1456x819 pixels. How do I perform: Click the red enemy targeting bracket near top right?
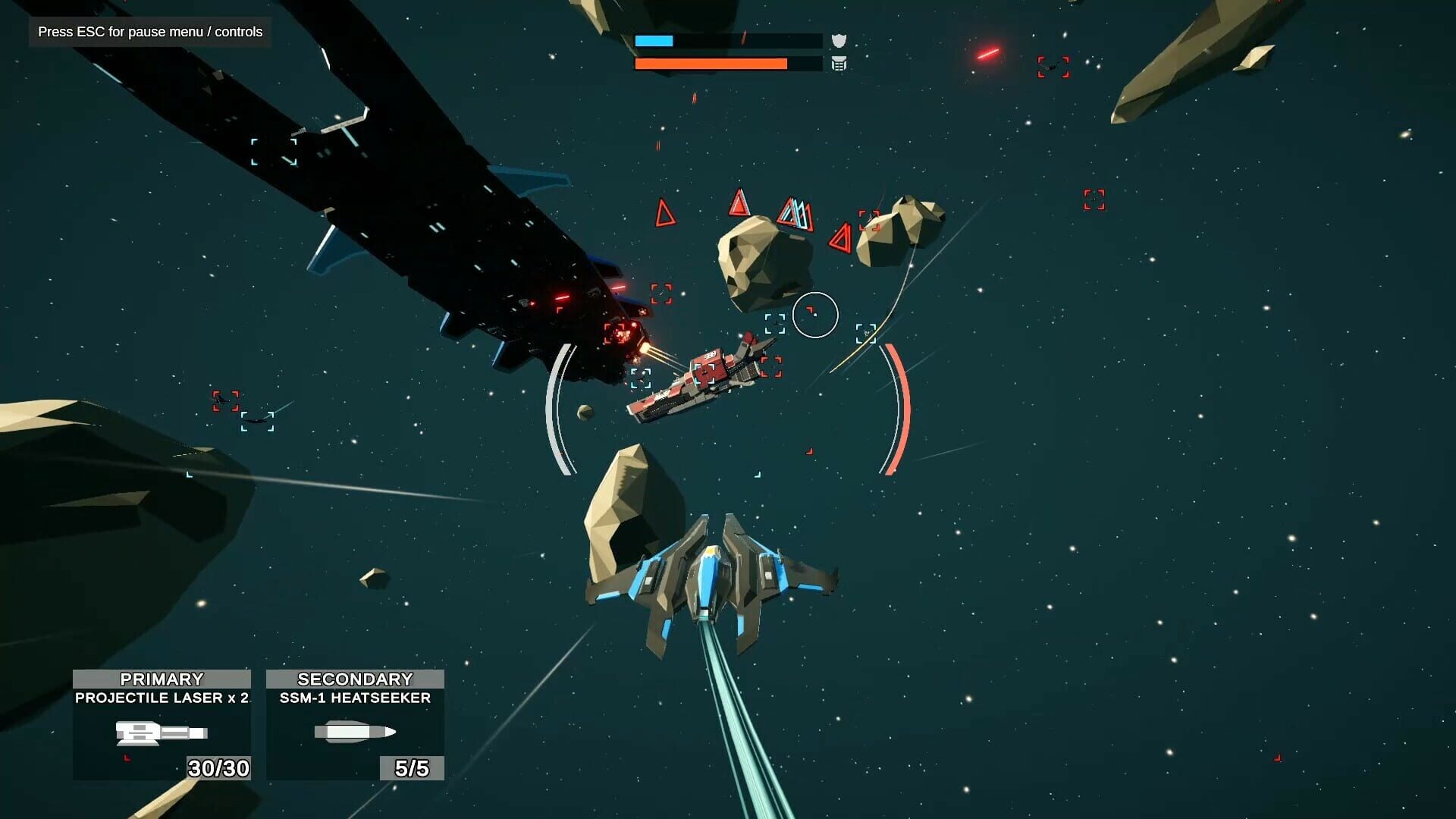(1055, 68)
